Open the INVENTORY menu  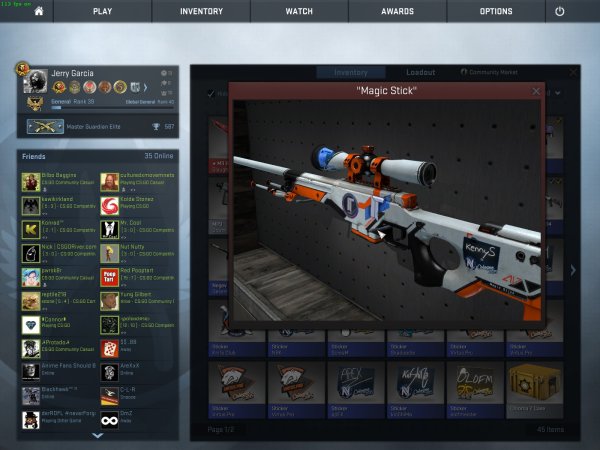pyautogui.click(x=201, y=11)
